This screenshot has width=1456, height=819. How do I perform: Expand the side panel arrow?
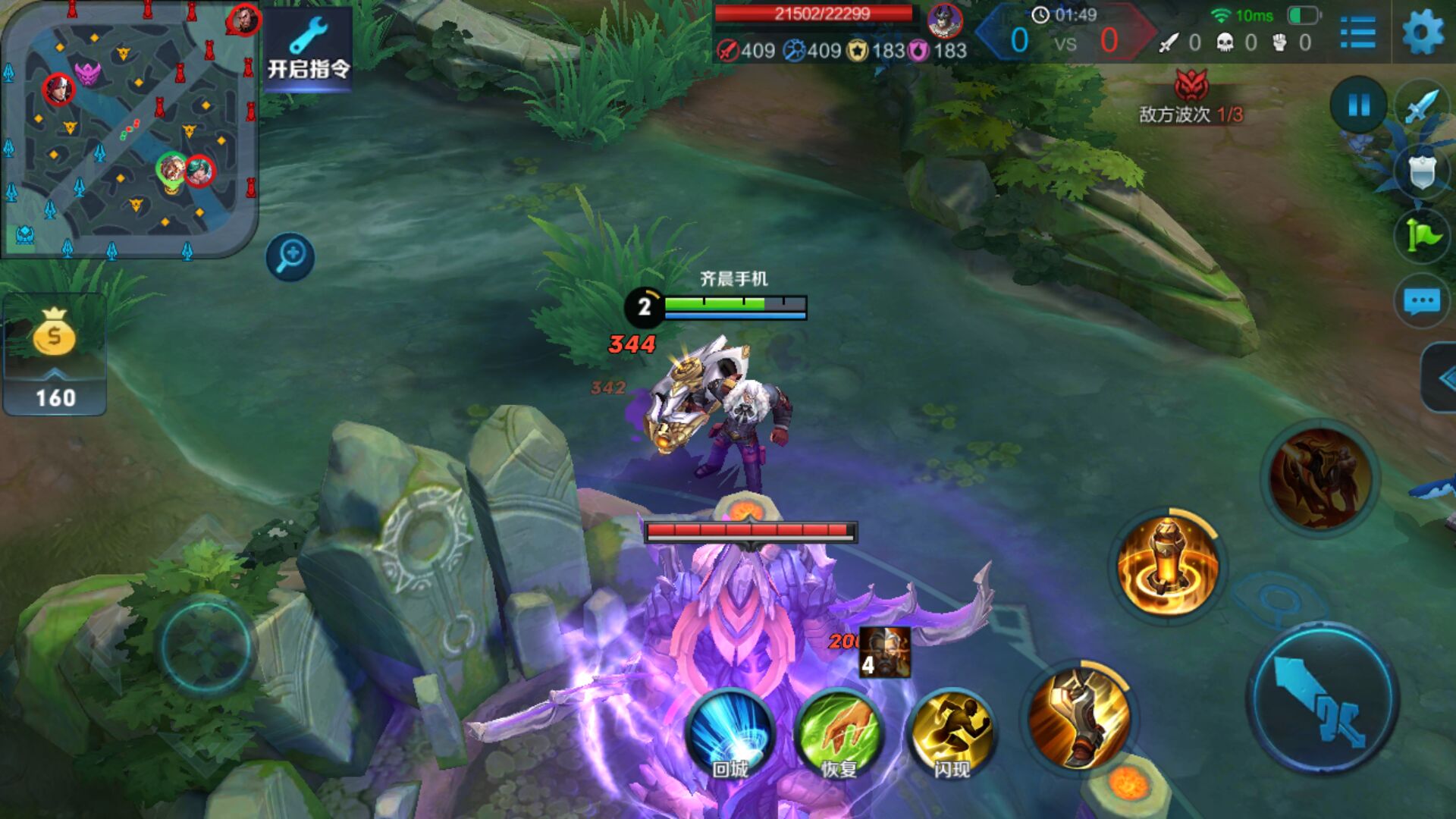[1442, 378]
